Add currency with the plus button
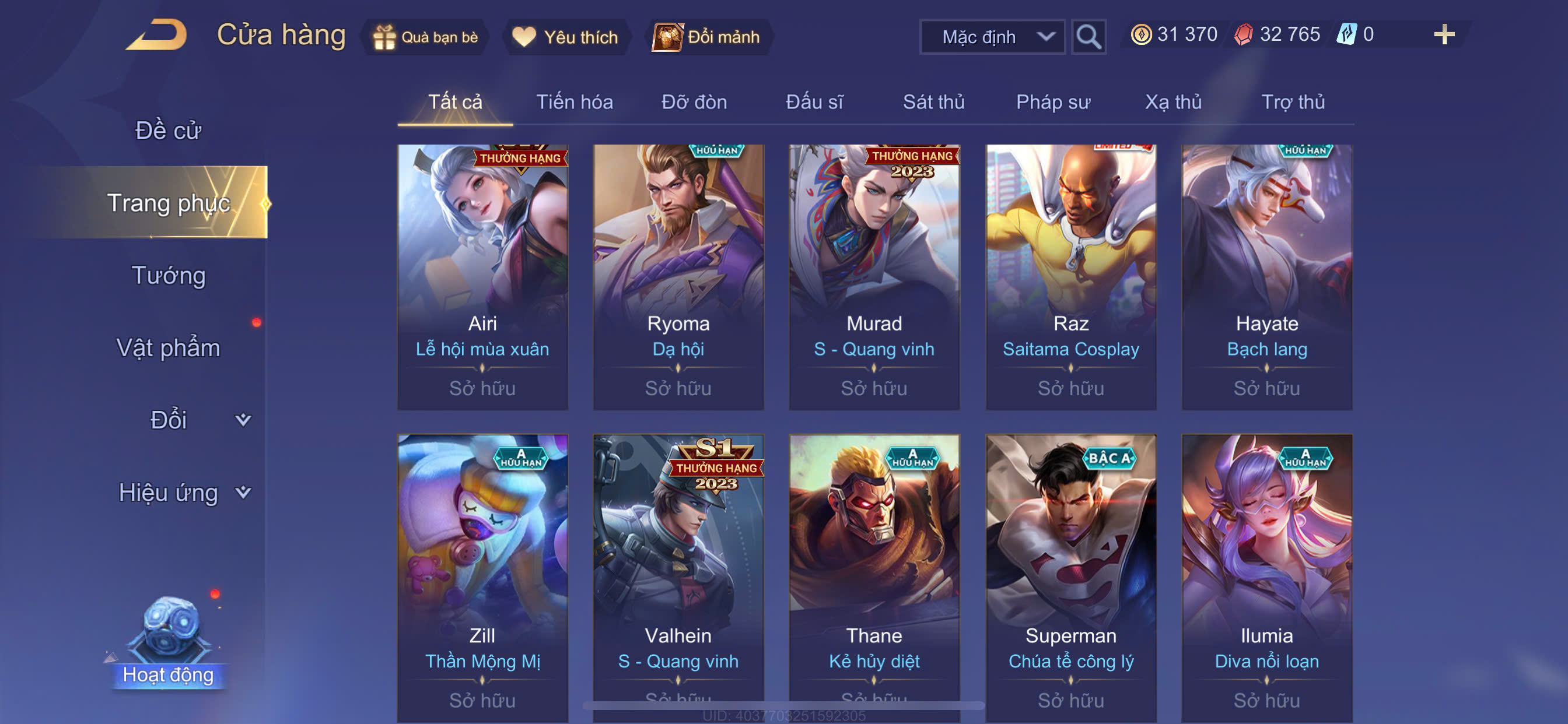 pos(1443,34)
